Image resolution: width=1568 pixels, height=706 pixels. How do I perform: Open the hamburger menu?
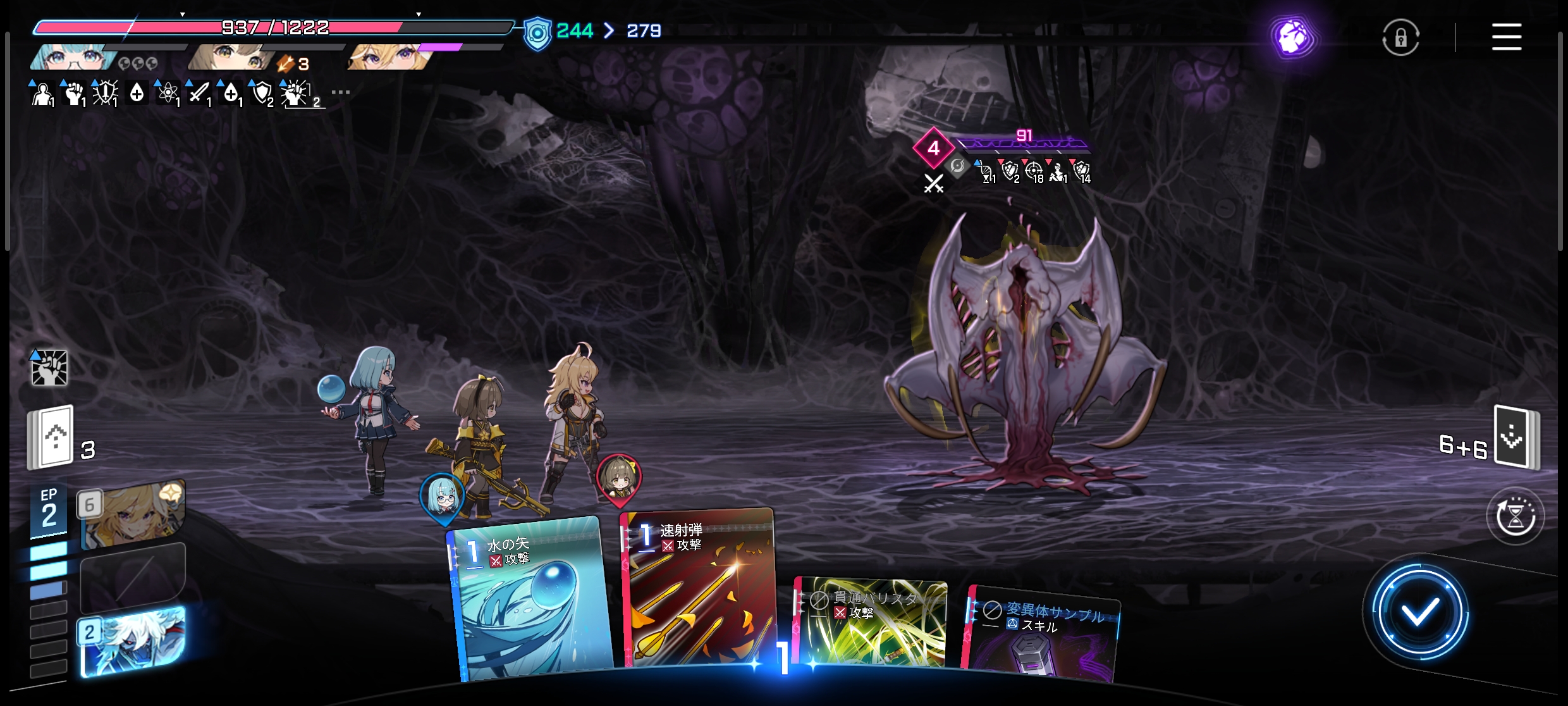[1506, 37]
